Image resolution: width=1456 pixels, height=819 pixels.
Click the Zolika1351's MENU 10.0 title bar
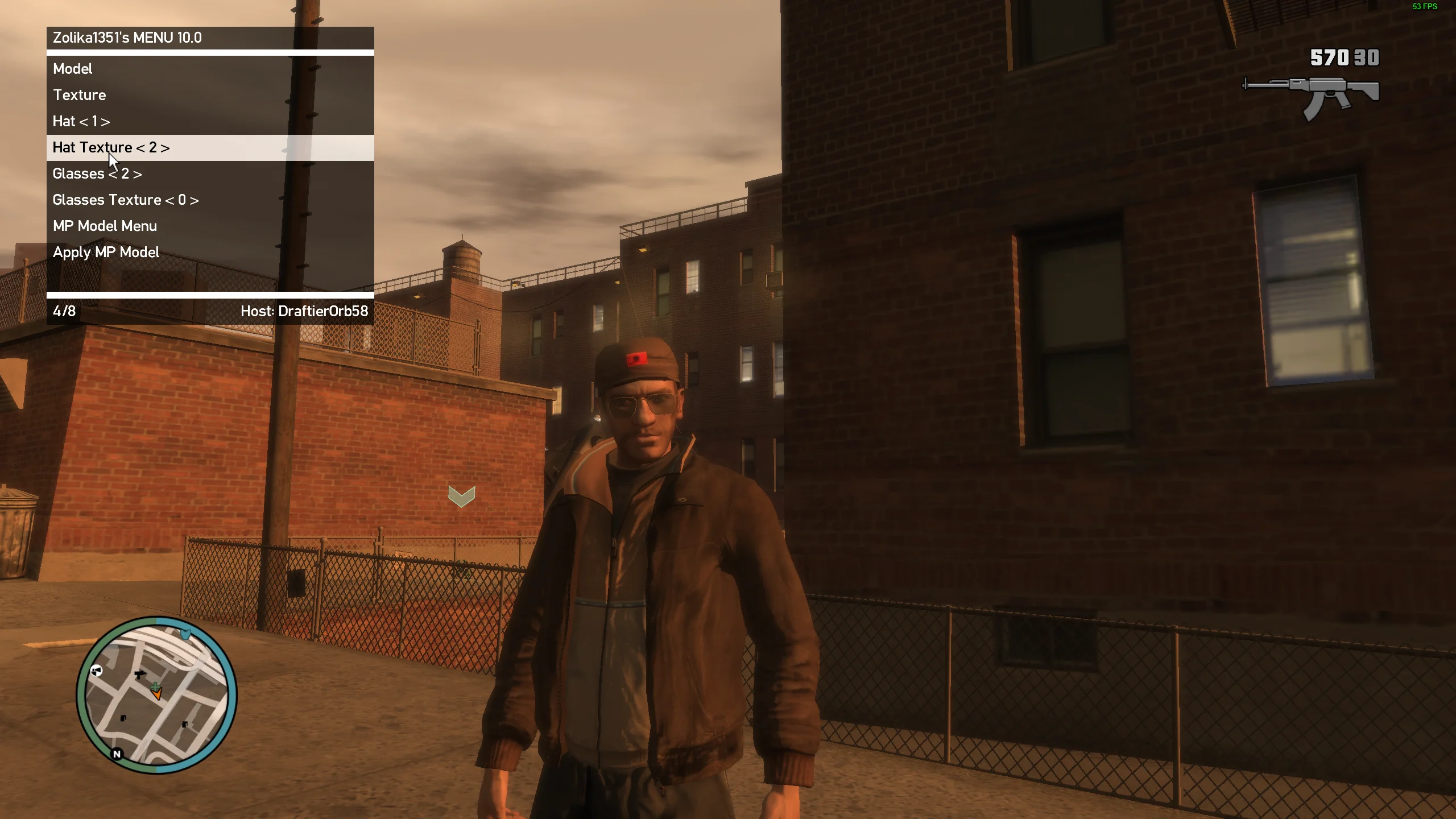tap(126, 38)
